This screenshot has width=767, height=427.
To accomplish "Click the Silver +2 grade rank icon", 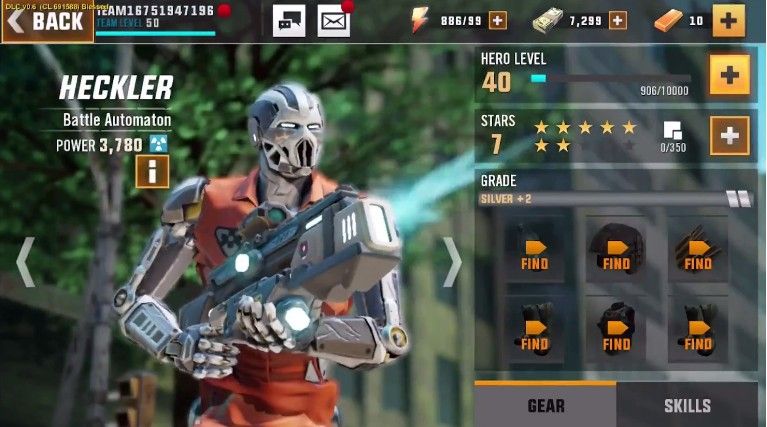I will coord(739,199).
